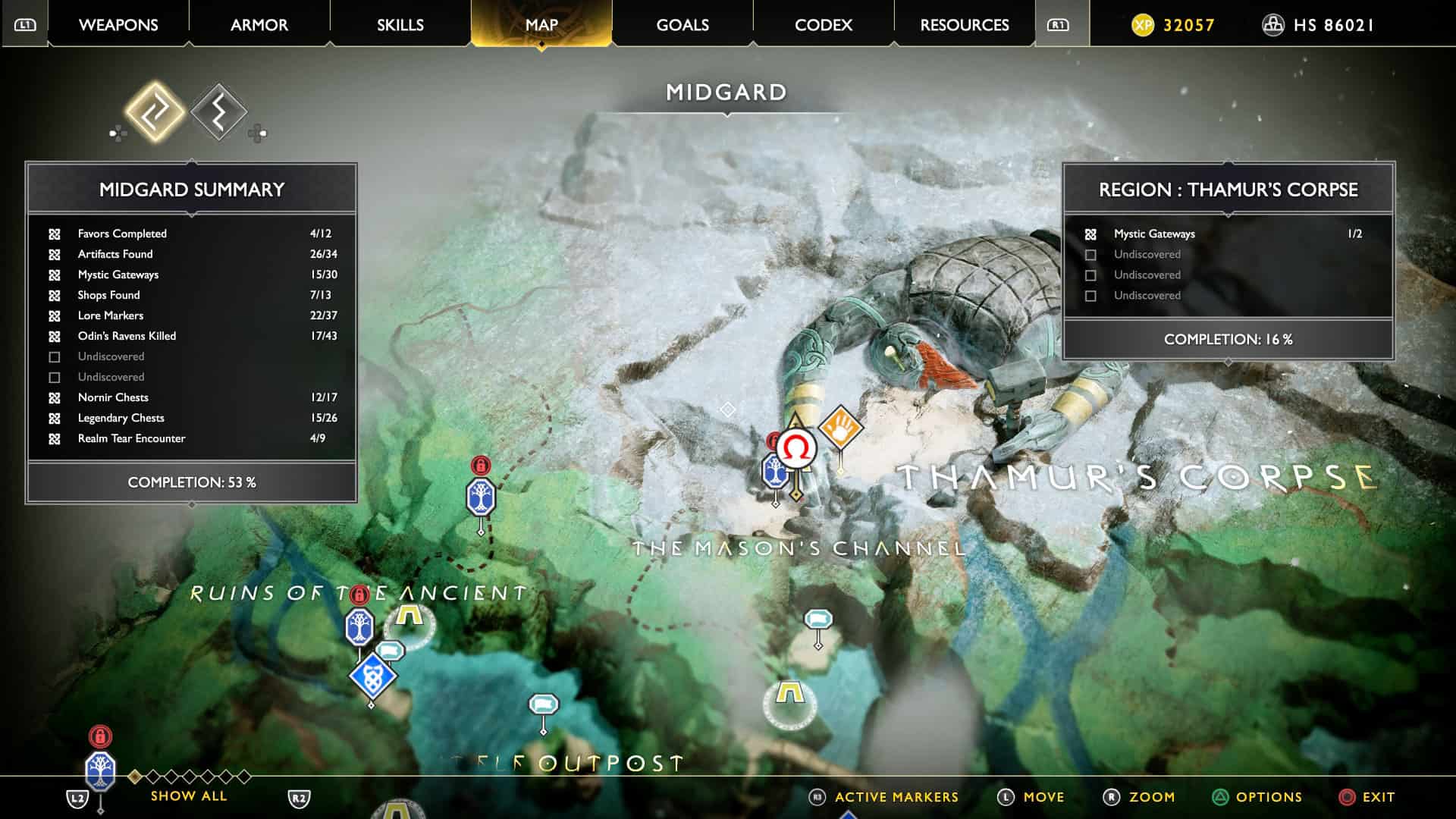This screenshot has width=1456, height=819.
Task: Click the Active Markers footer option
Action: click(896, 797)
